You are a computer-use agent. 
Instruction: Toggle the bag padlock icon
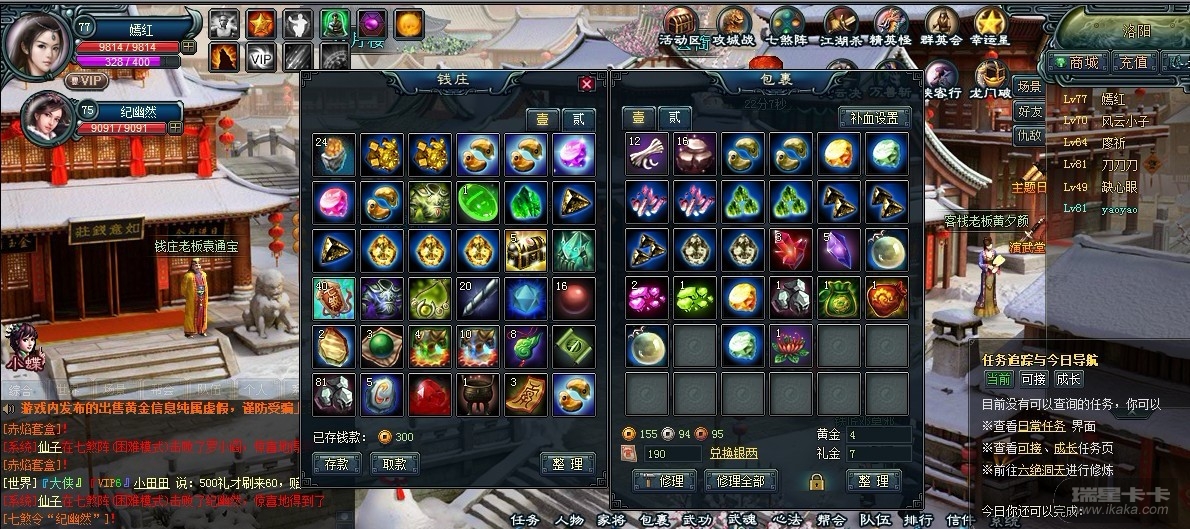coord(817,482)
